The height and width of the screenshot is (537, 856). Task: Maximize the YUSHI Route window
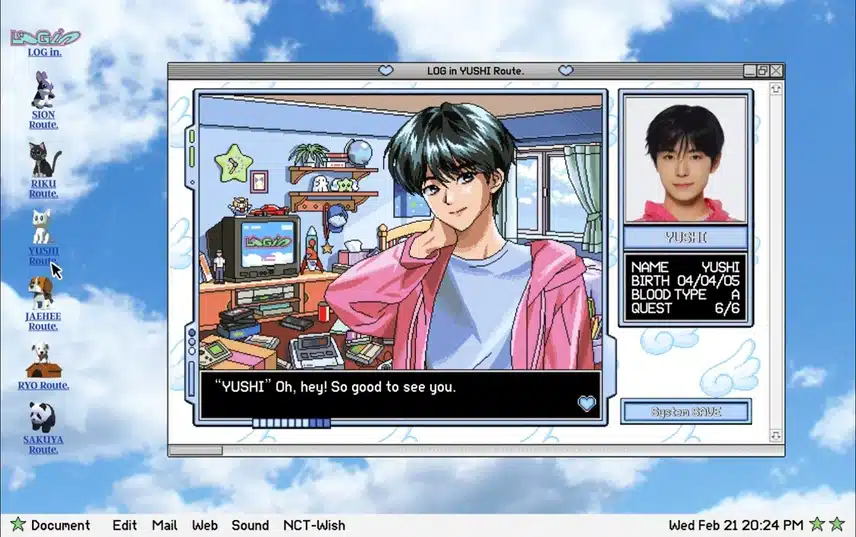tap(763, 71)
